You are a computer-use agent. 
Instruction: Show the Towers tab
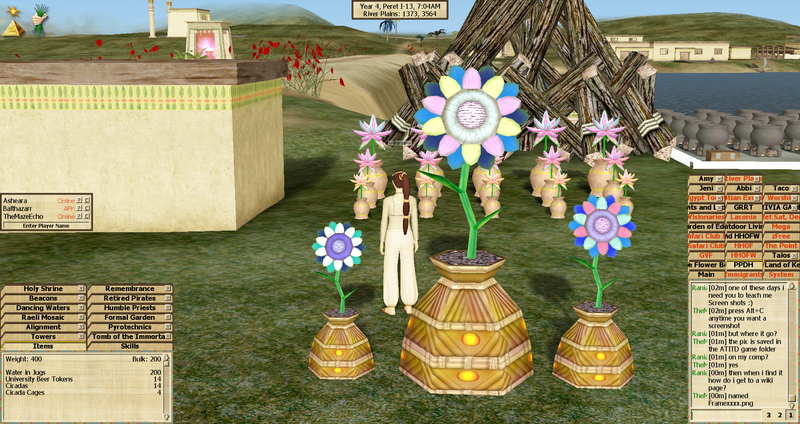point(40,336)
